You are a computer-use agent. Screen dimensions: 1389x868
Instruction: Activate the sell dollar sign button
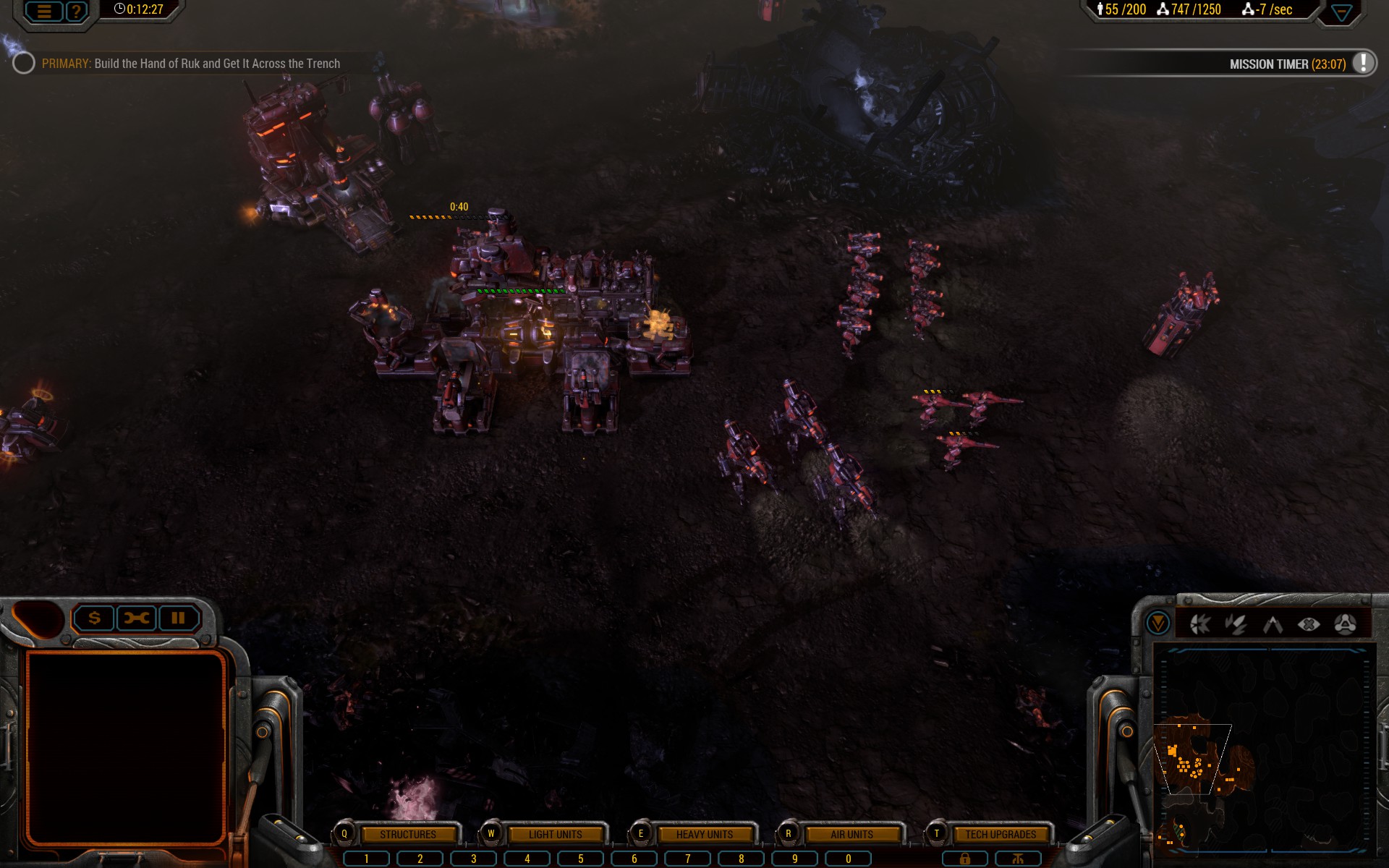point(94,618)
